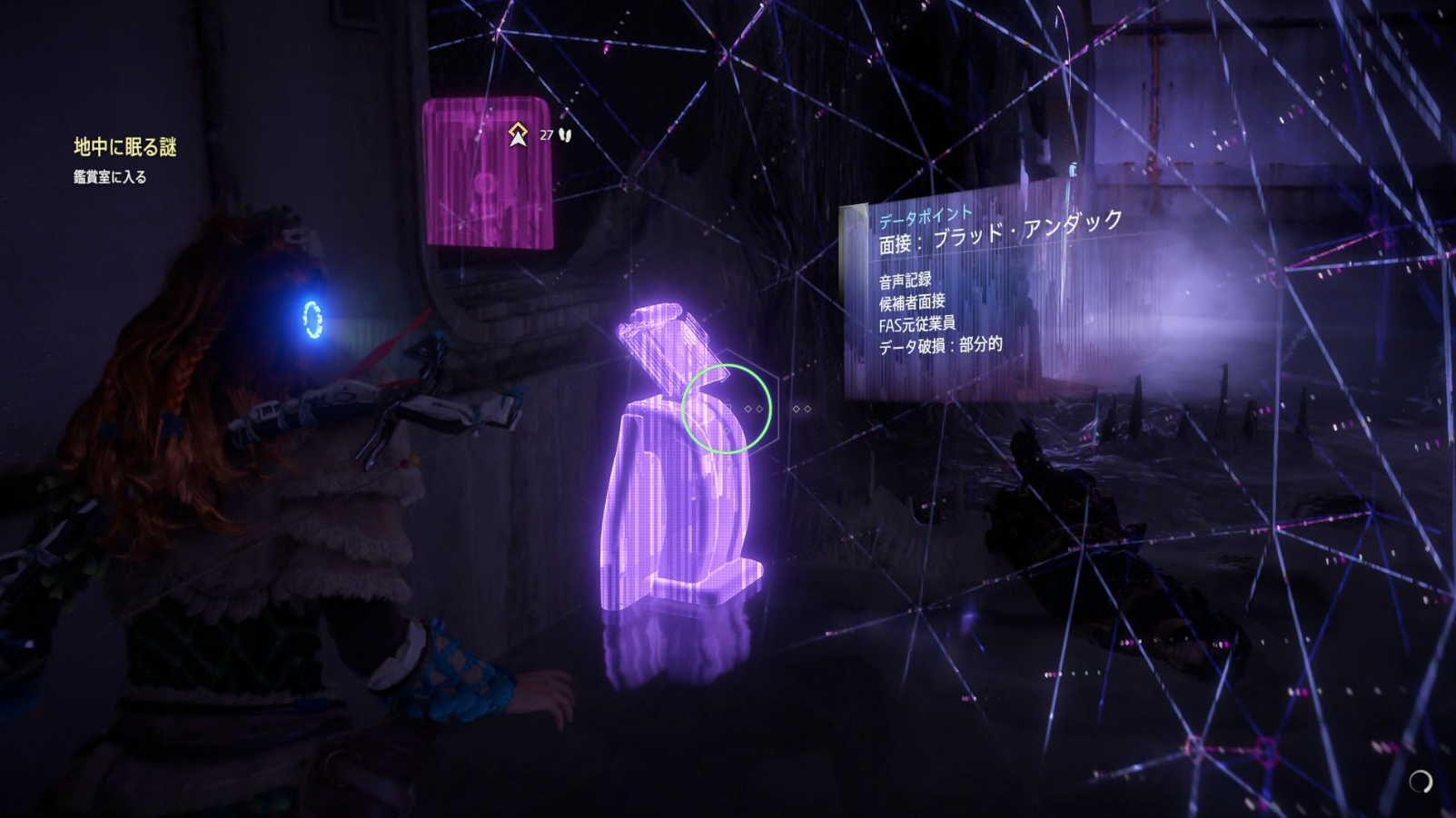Expand the diamond markers right of the reticle

[x=803, y=409]
